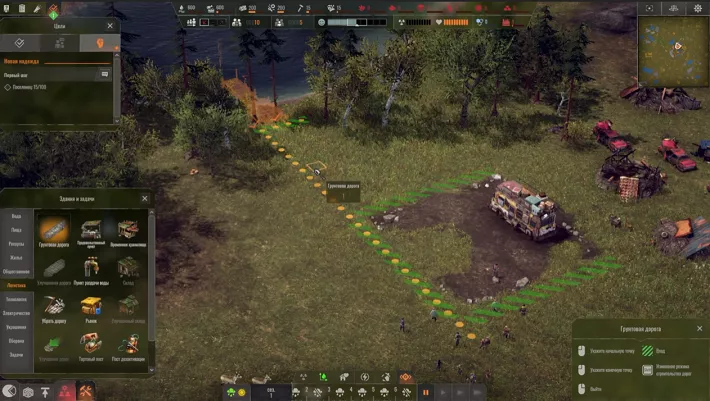
Task: Select the Склад warehouse building
Action: coord(128,267)
